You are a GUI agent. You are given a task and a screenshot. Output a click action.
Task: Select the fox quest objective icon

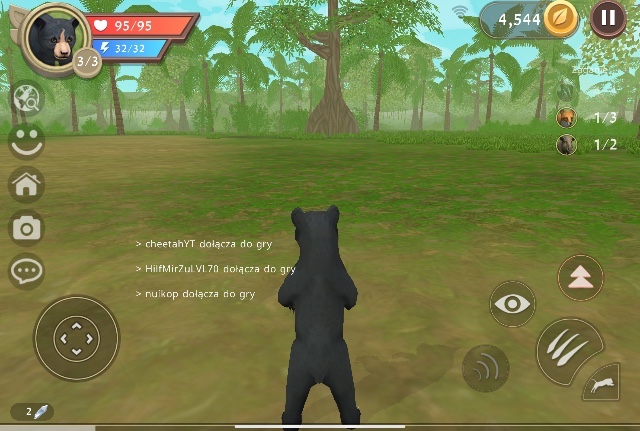point(567,118)
